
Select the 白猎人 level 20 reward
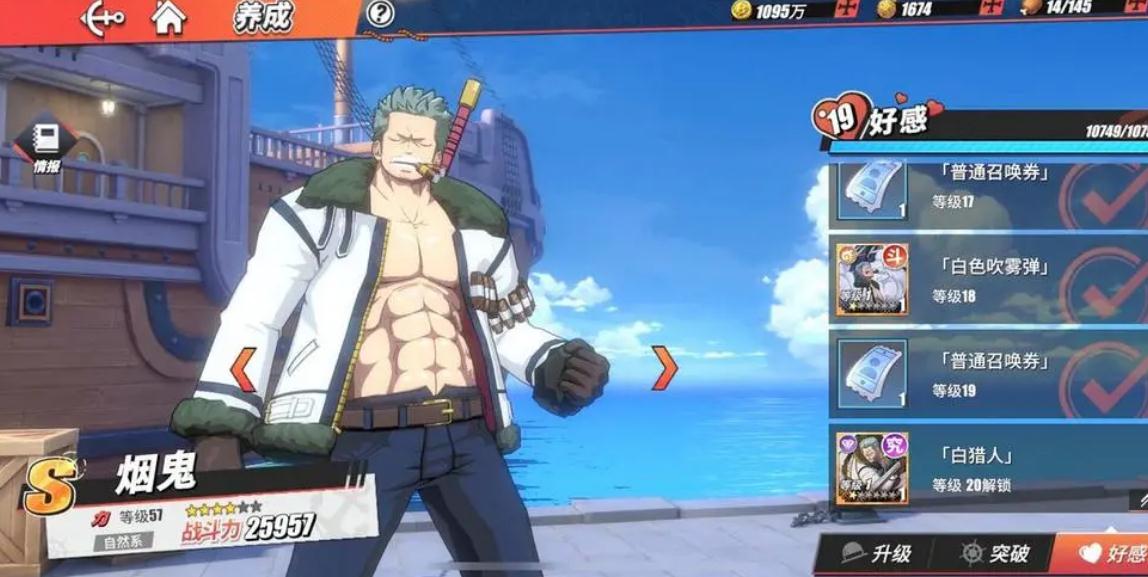[x=985, y=468]
